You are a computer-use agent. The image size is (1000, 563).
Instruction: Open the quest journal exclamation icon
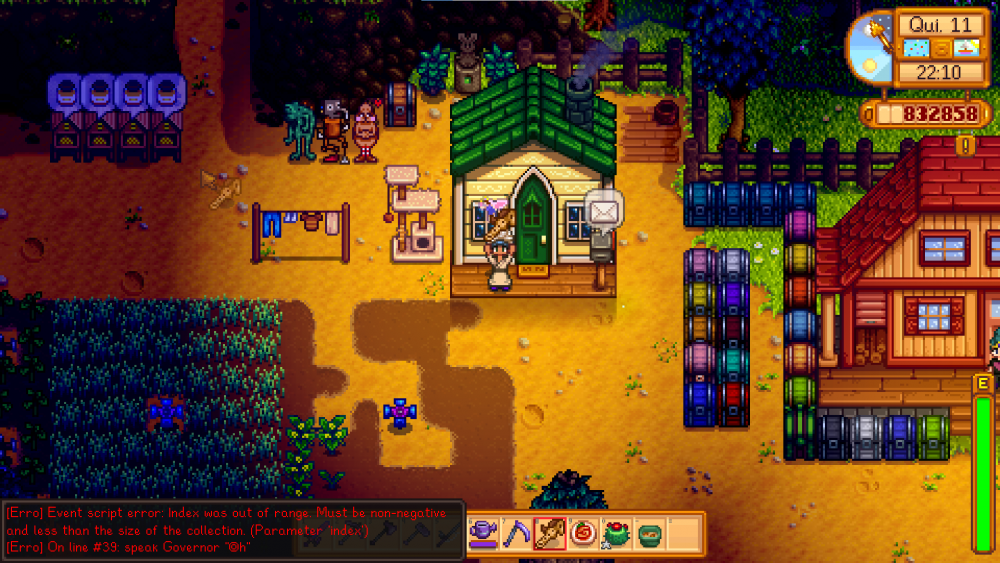(x=965, y=145)
